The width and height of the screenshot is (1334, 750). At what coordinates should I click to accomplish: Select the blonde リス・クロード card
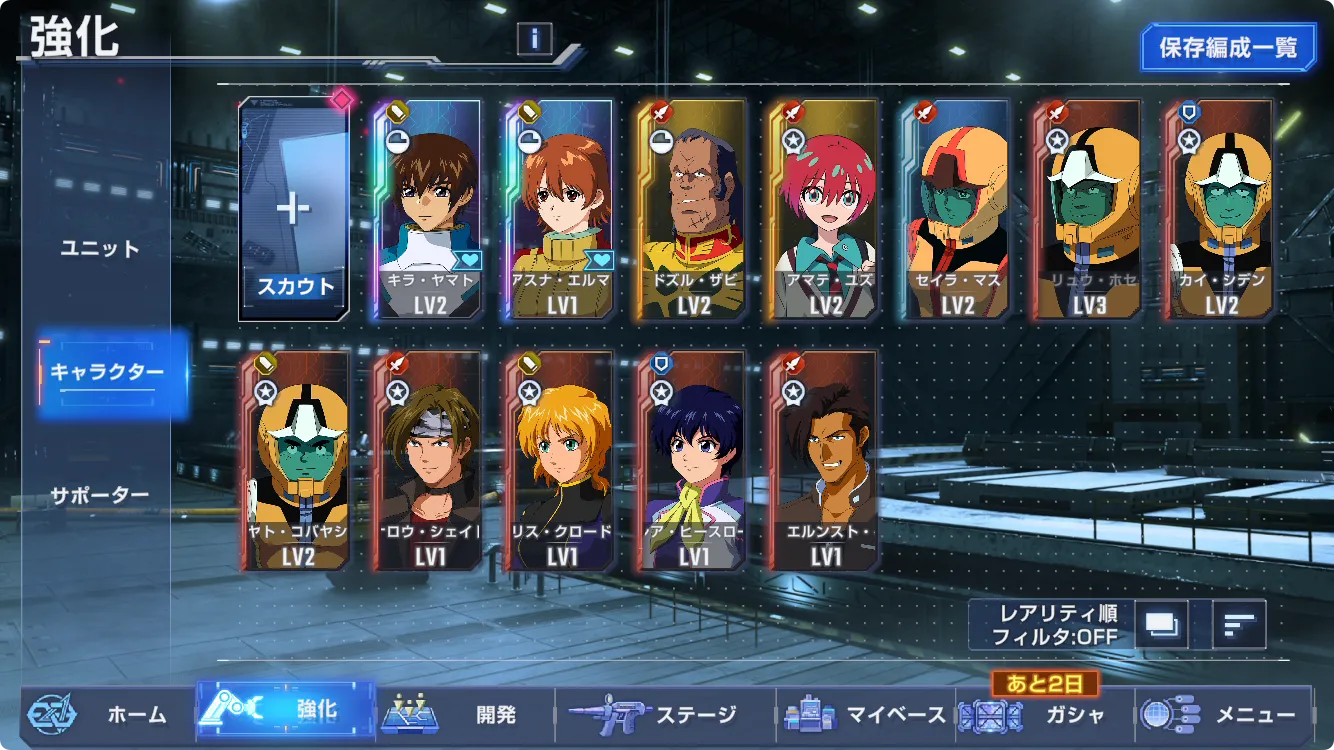561,461
